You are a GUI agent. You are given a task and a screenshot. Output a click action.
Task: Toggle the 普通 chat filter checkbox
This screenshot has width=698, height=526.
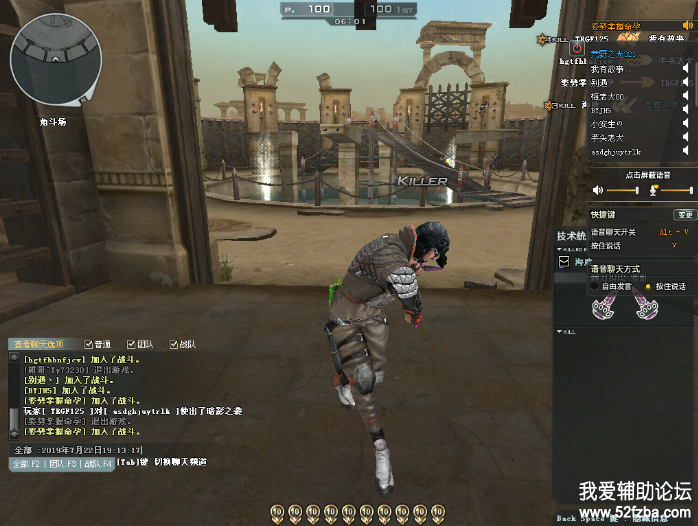click(89, 345)
